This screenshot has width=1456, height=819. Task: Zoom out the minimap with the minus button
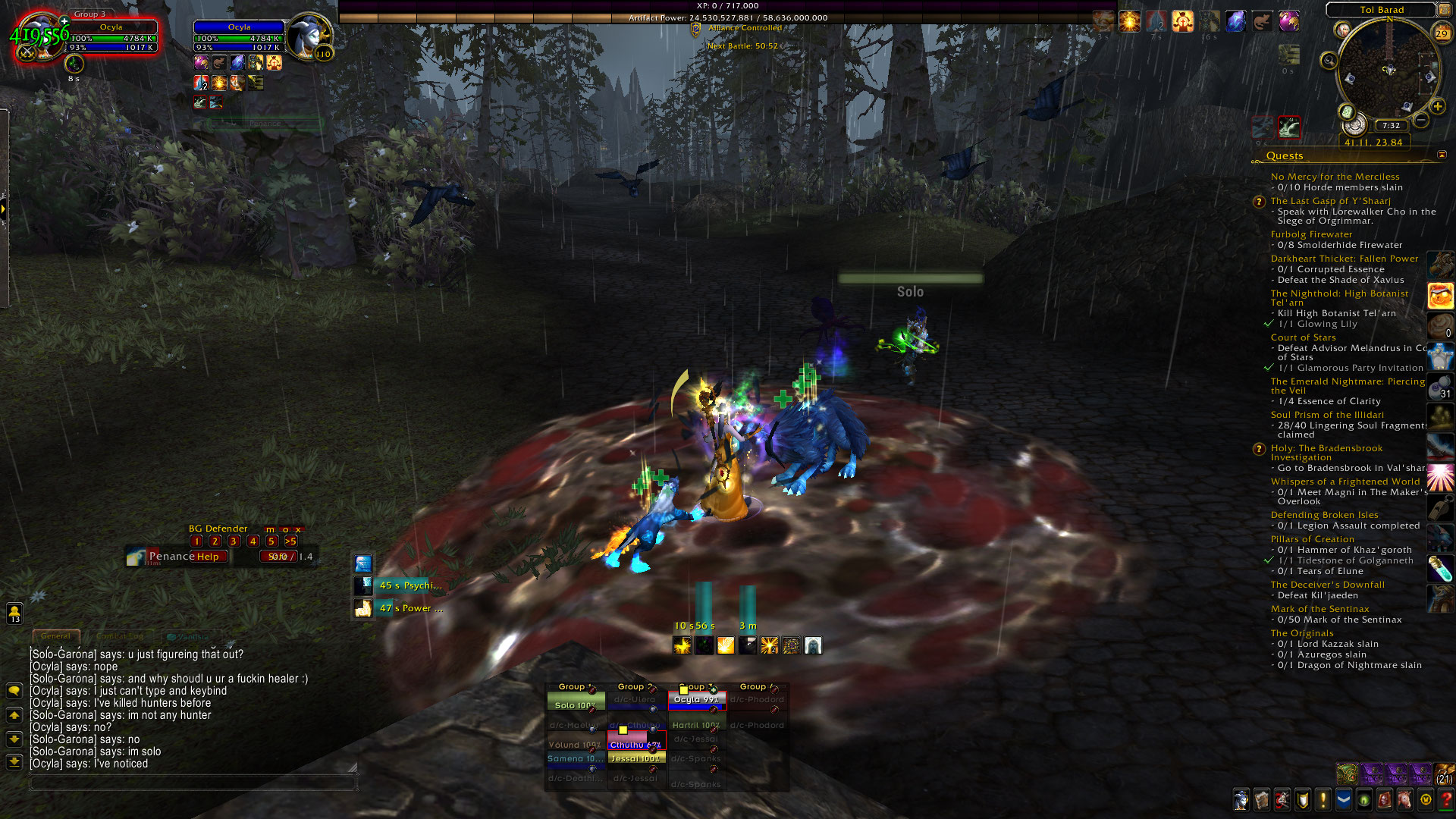[1421, 120]
